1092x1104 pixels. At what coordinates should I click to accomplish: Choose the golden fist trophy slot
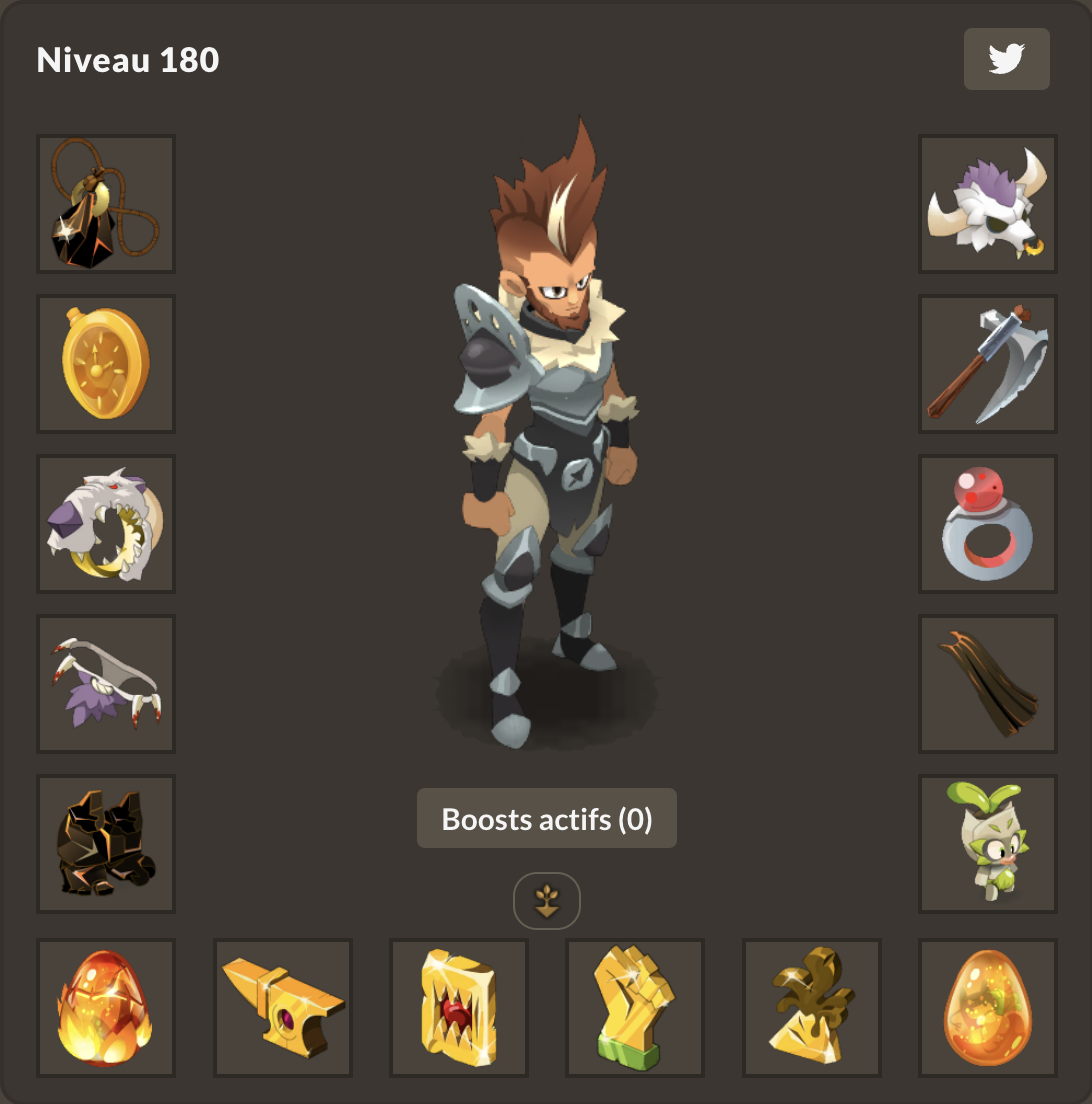(x=635, y=1008)
